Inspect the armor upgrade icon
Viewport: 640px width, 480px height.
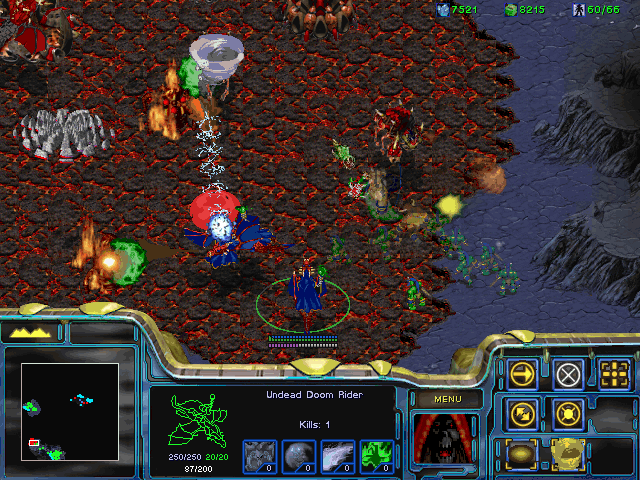[259, 456]
